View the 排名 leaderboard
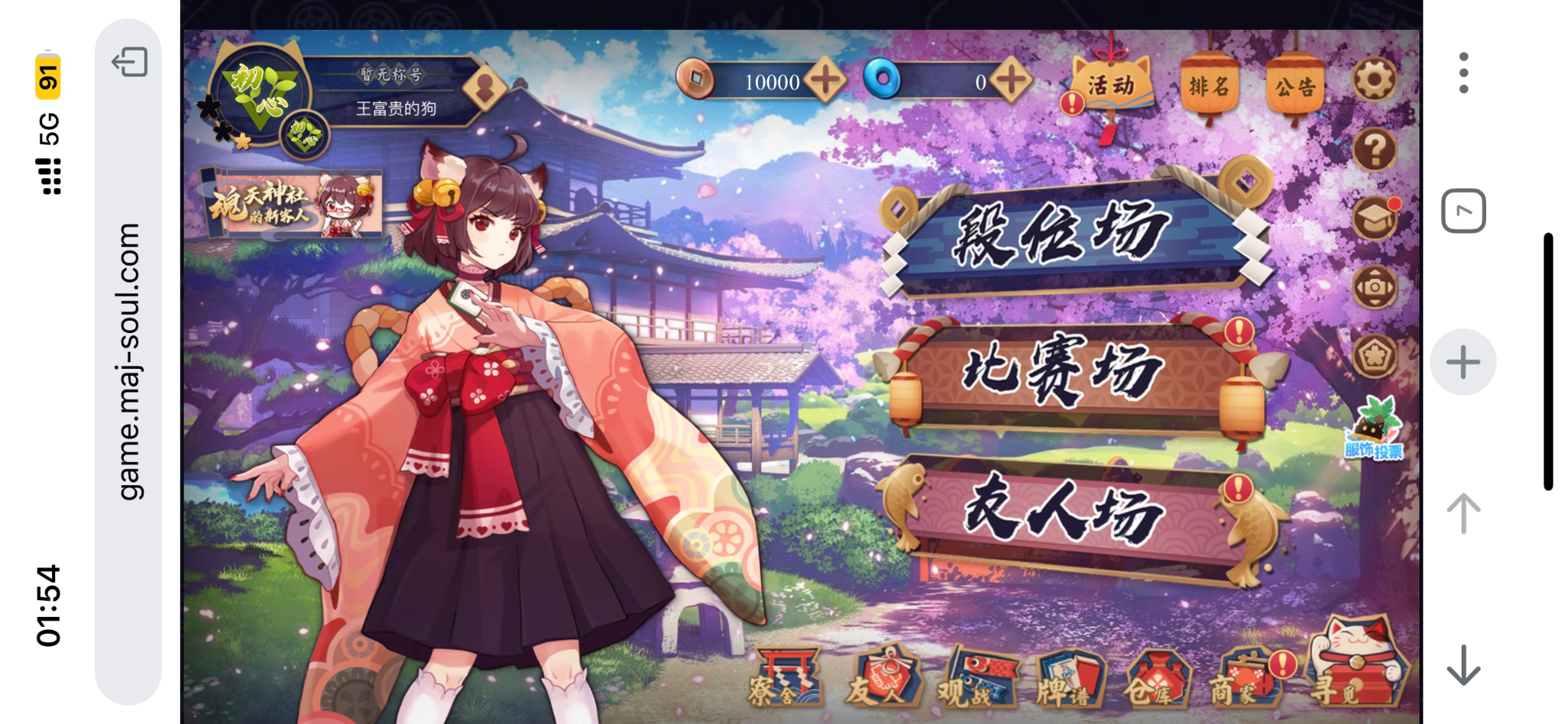Screen dimensions: 1568x724 1209,86
